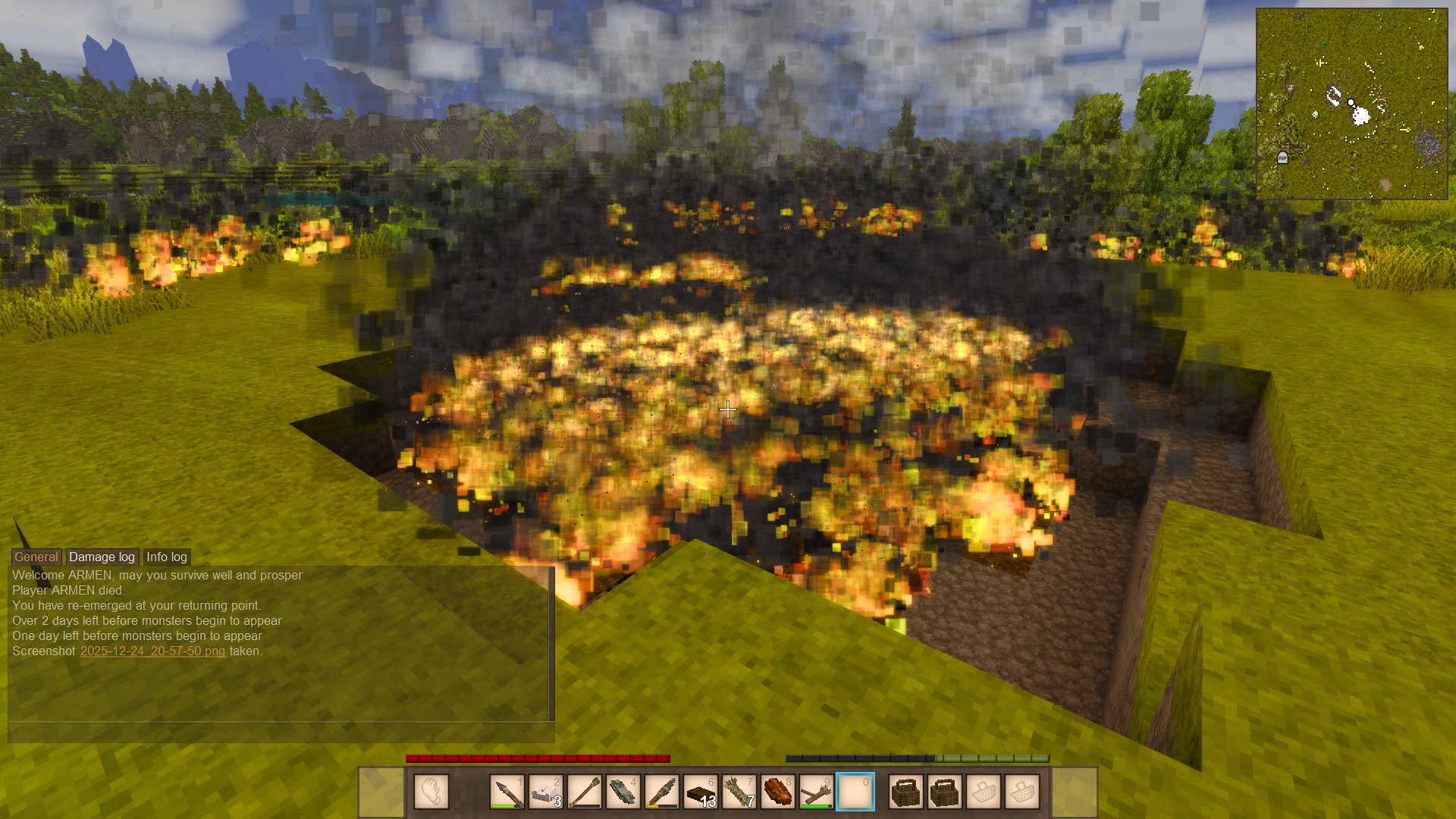Switch to the Damage log tab

click(102, 557)
